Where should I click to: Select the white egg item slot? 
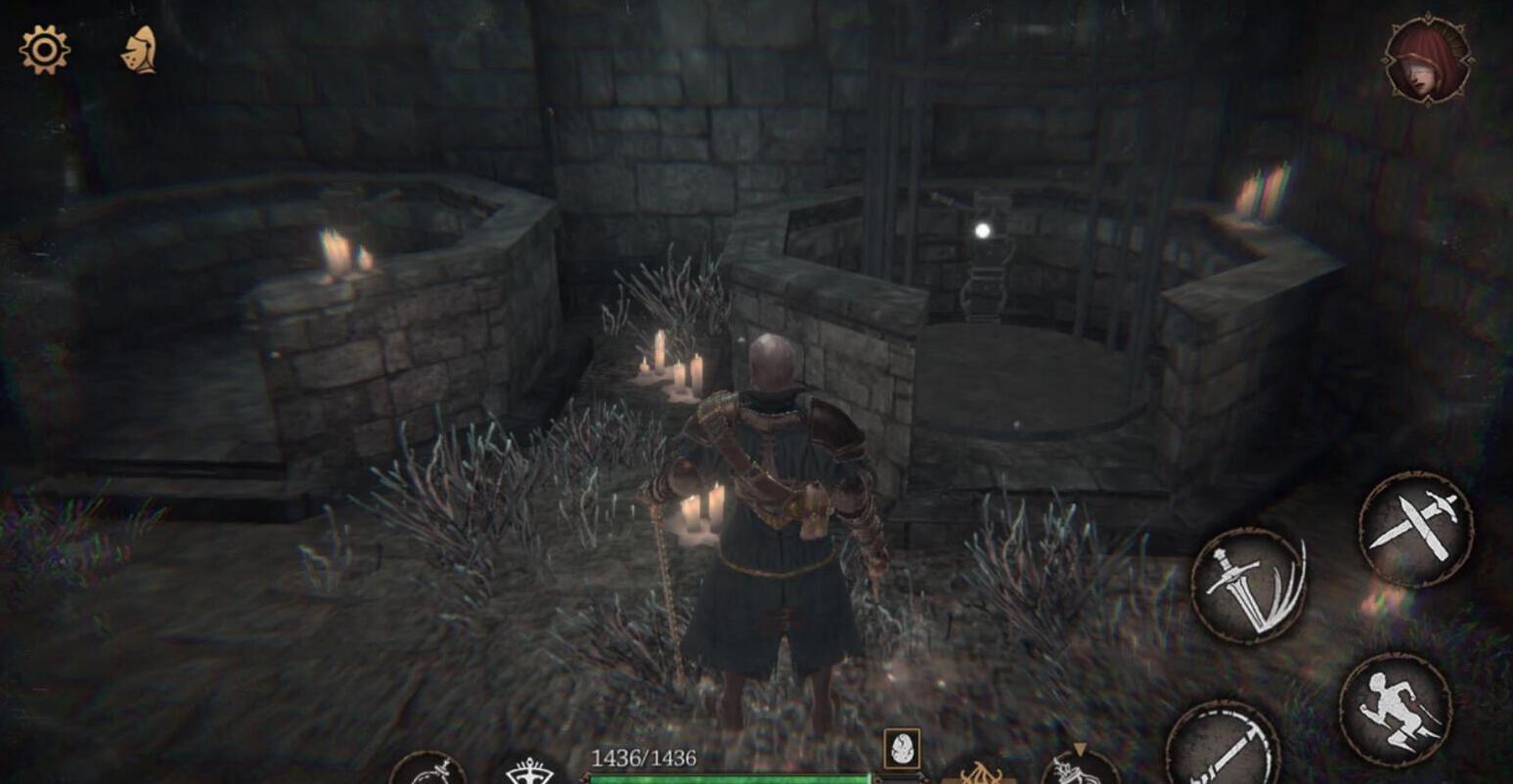coord(901,749)
